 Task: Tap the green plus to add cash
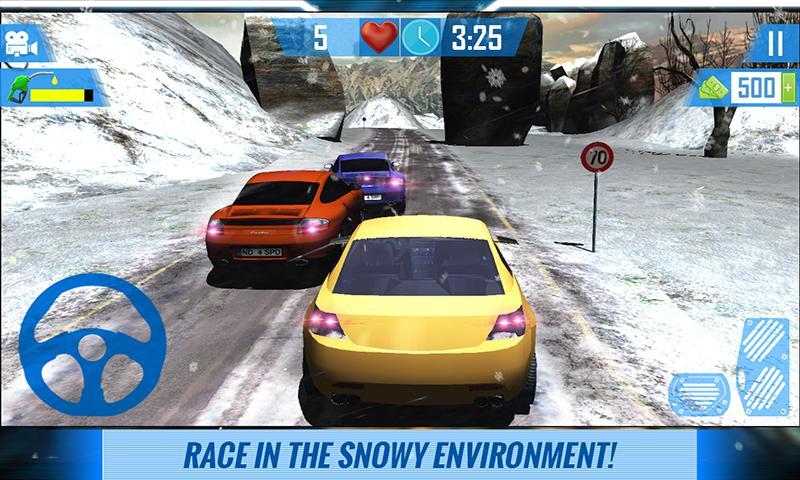[x=789, y=88]
